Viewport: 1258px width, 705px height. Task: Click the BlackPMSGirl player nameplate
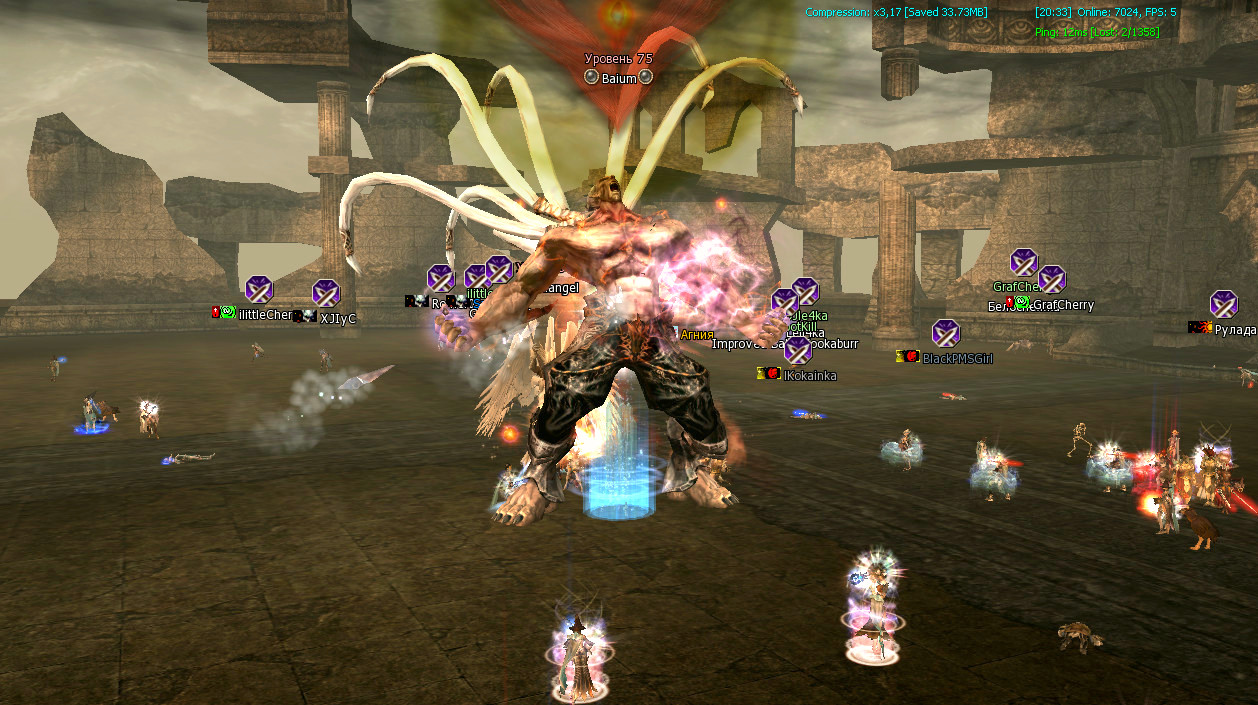click(x=957, y=358)
